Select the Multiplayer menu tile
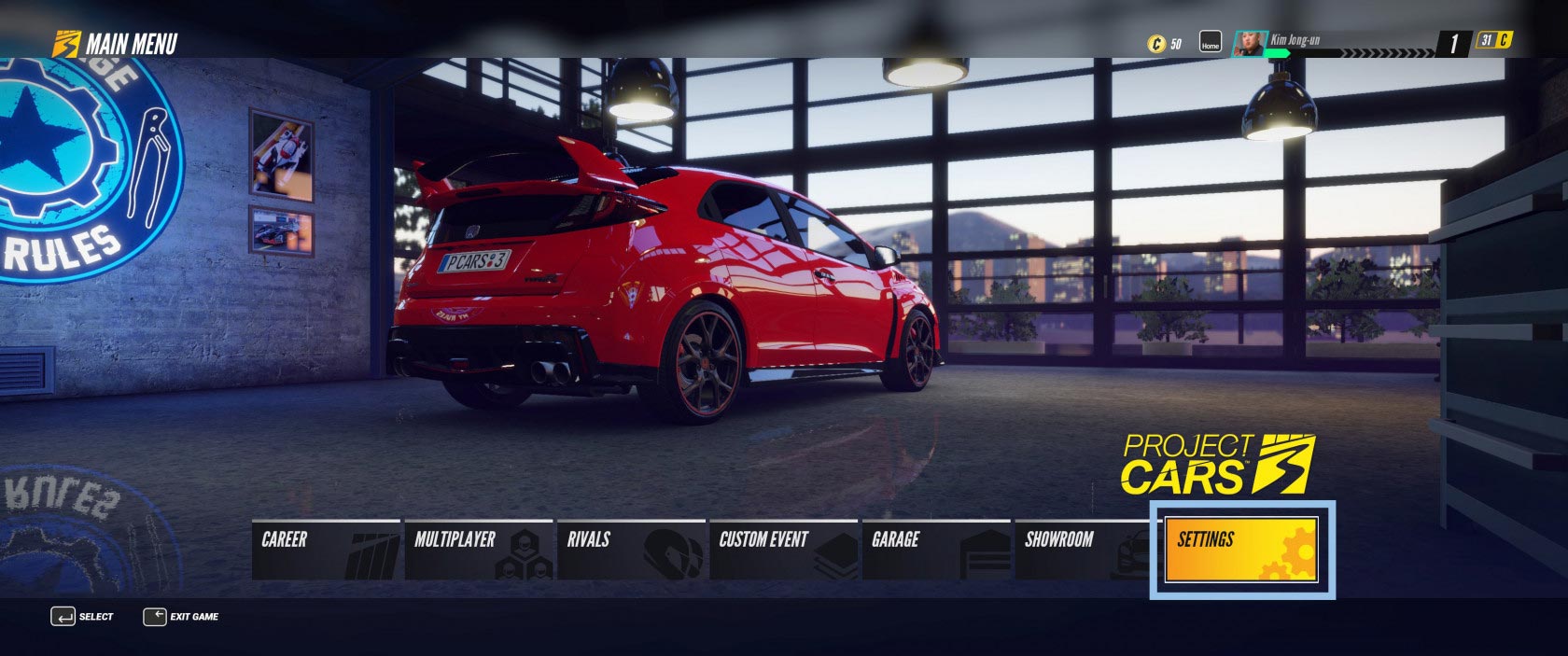Viewport: 1568px width, 656px height. click(479, 550)
